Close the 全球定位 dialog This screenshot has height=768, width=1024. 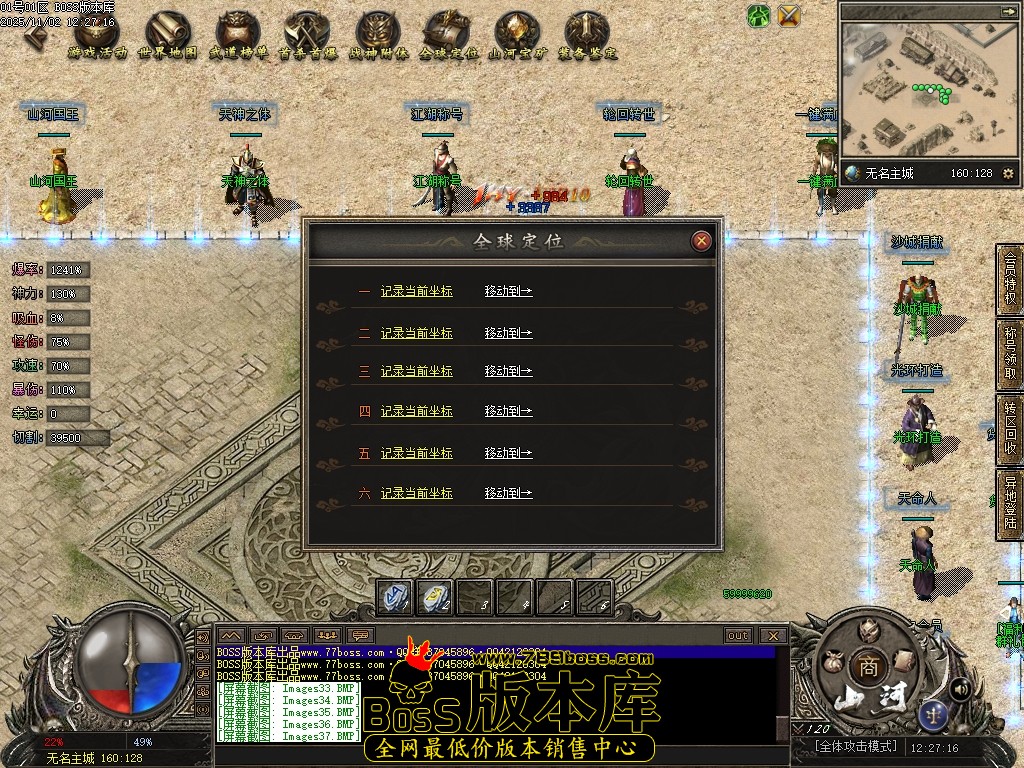[x=702, y=240]
